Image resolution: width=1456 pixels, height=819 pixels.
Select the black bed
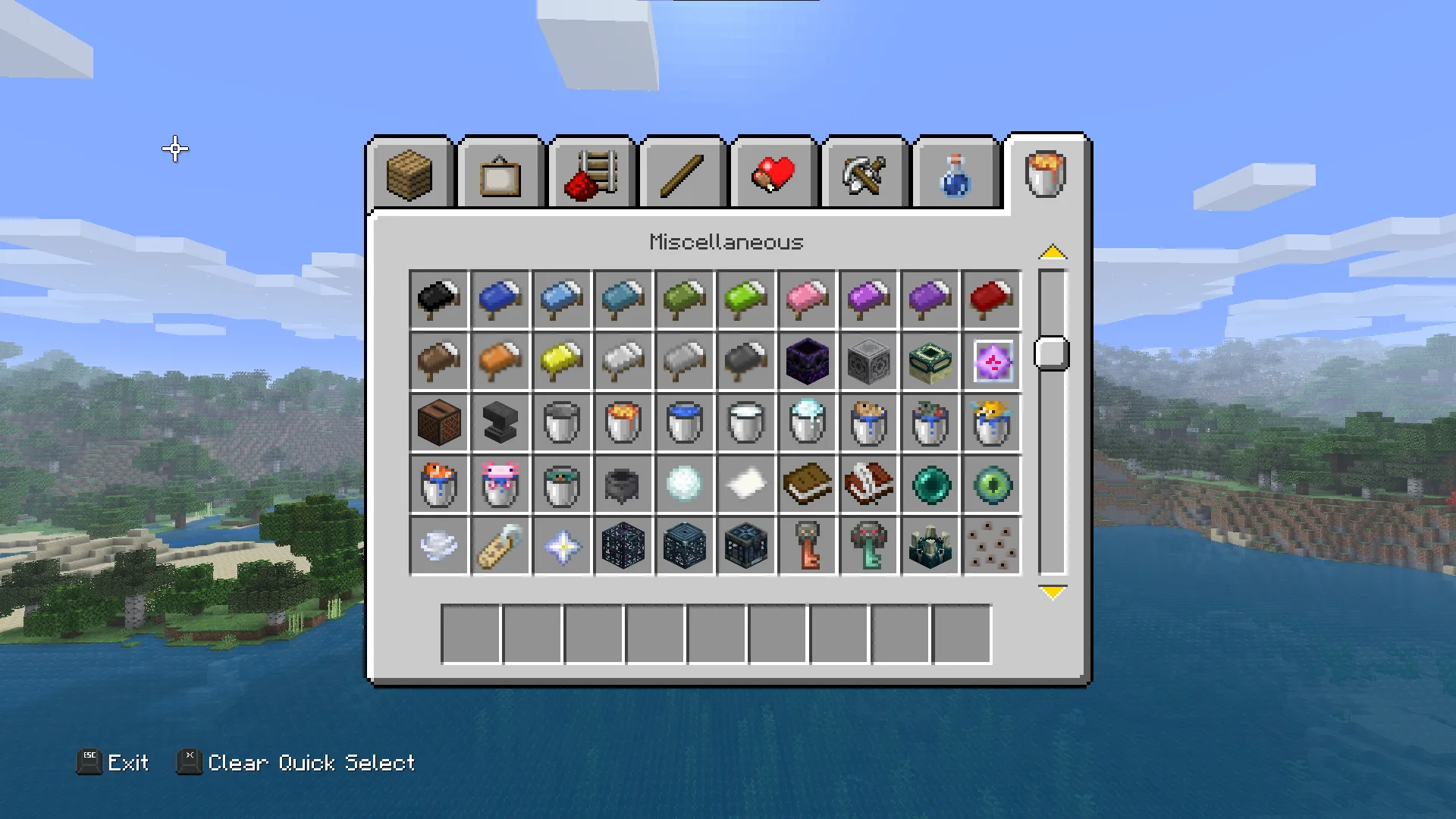(439, 300)
